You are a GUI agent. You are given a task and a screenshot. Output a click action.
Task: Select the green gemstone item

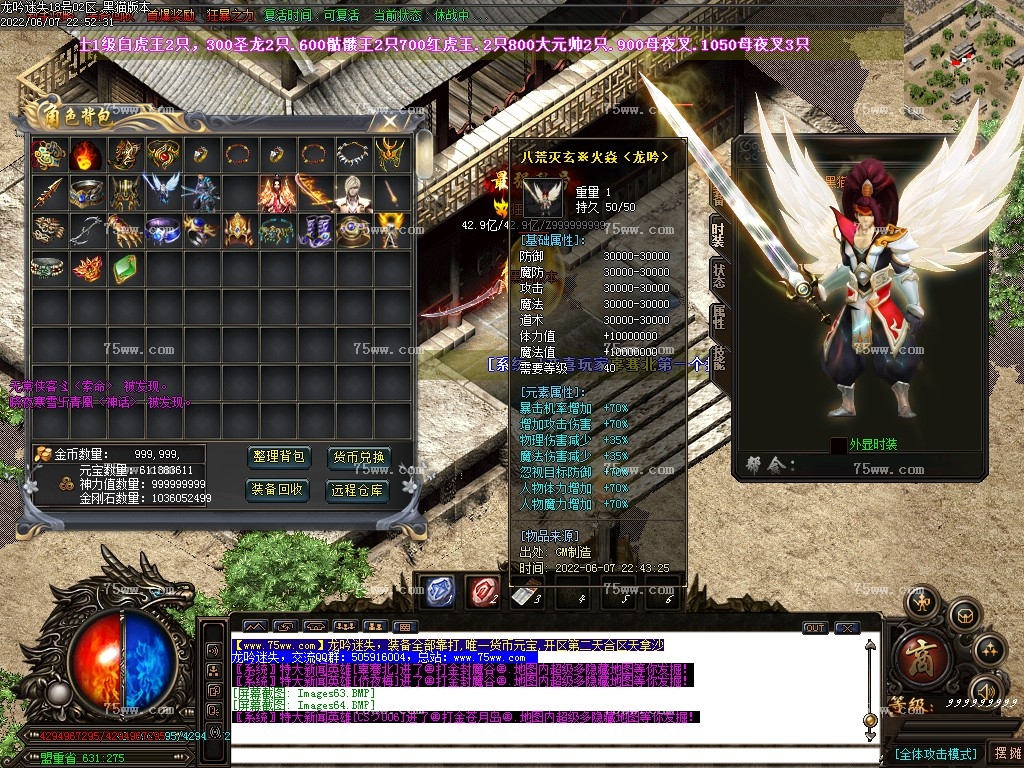[x=123, y=267]
